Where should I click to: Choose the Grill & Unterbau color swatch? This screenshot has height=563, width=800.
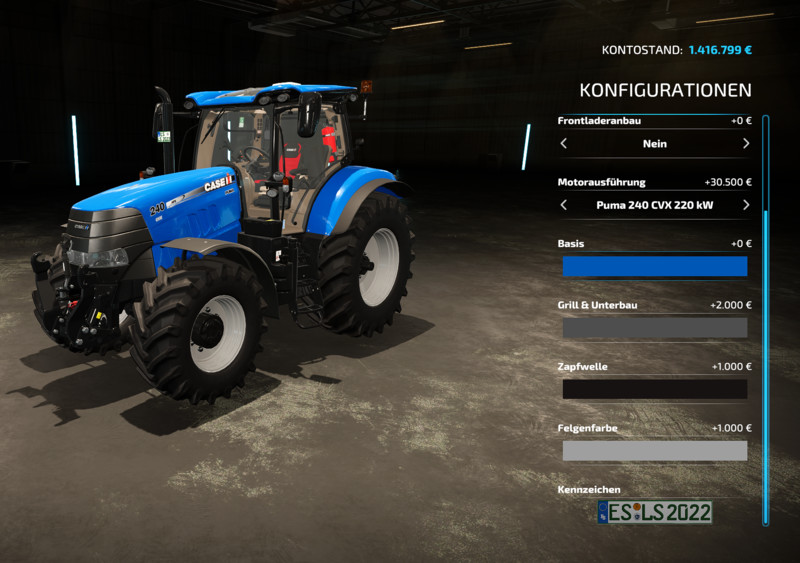(x=654, y=328)
